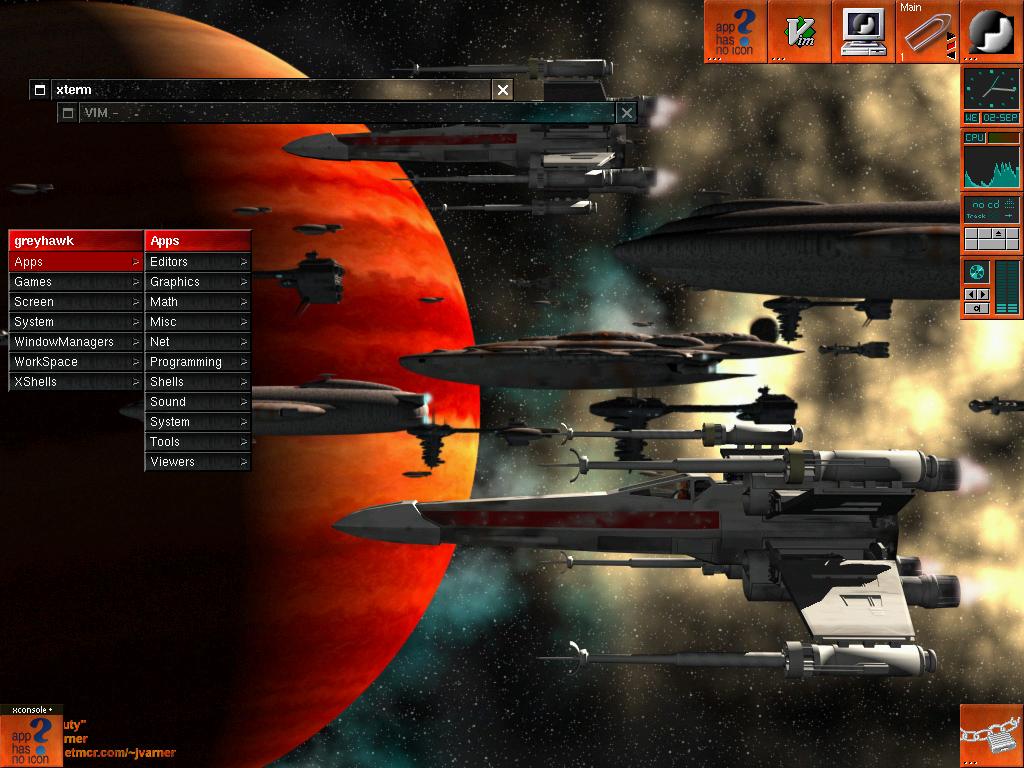
Task: Click the chain and padlock lock icon
Action: pyautogui.click(x=991, y=737)
